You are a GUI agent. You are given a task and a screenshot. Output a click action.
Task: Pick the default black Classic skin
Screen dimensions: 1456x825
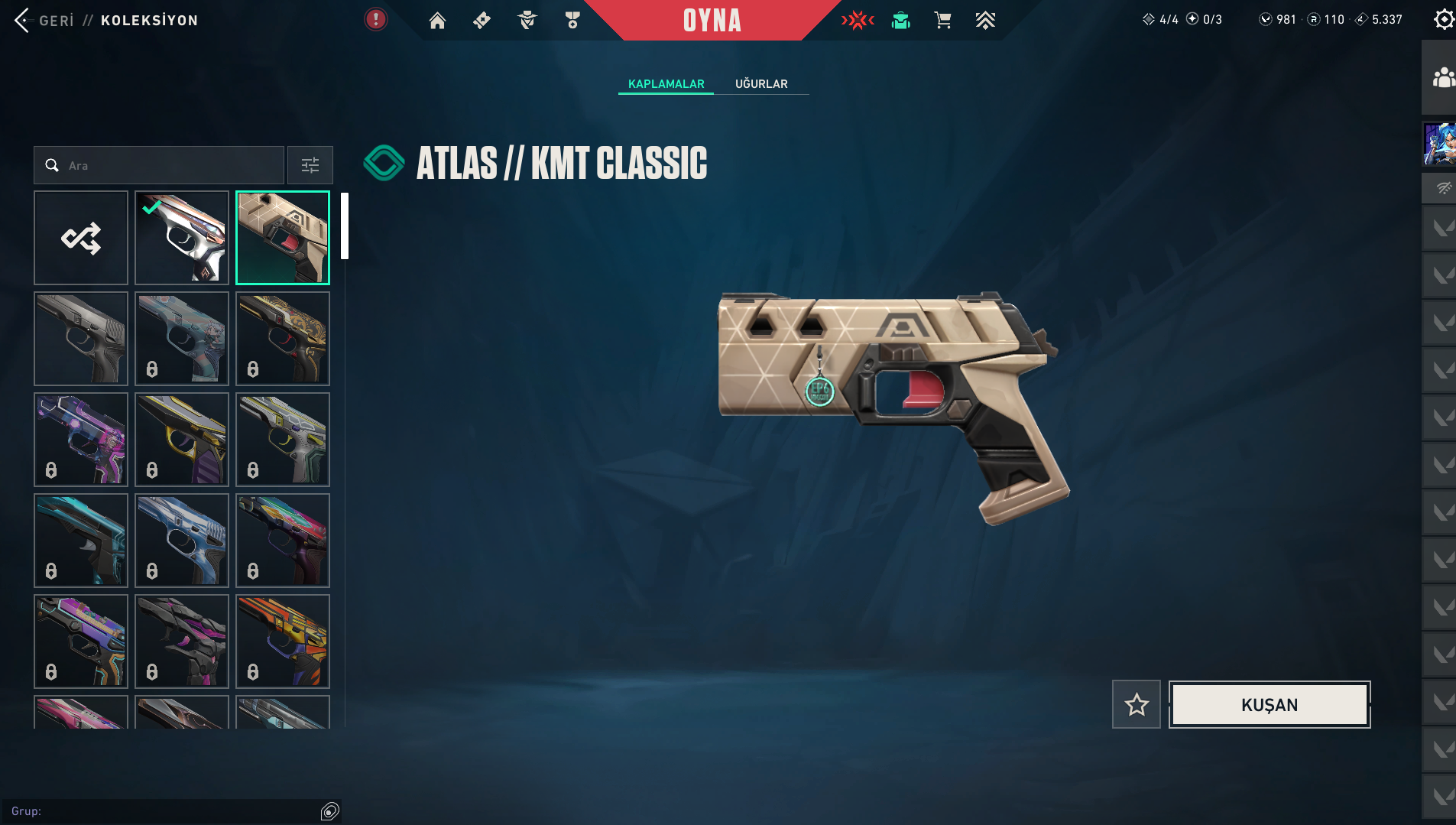click(81, 339)
